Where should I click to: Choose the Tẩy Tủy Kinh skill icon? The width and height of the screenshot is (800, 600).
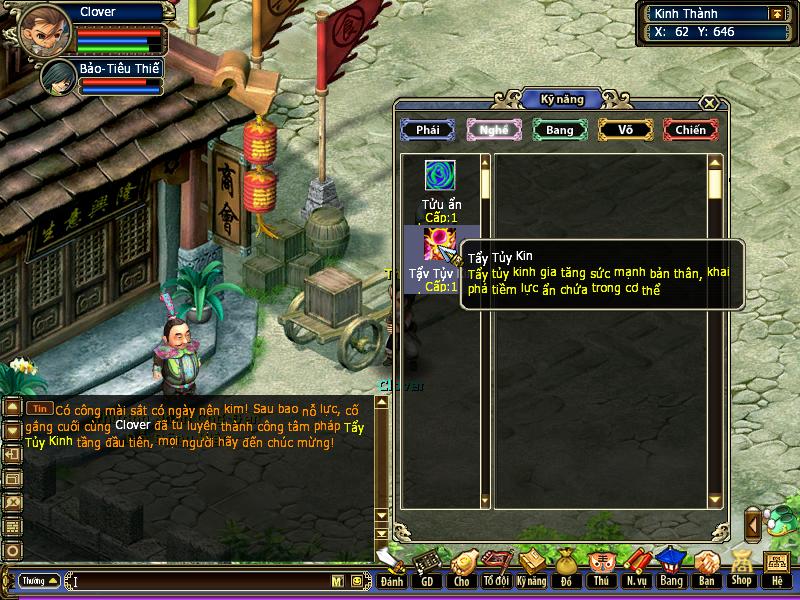tap(440, 244)
